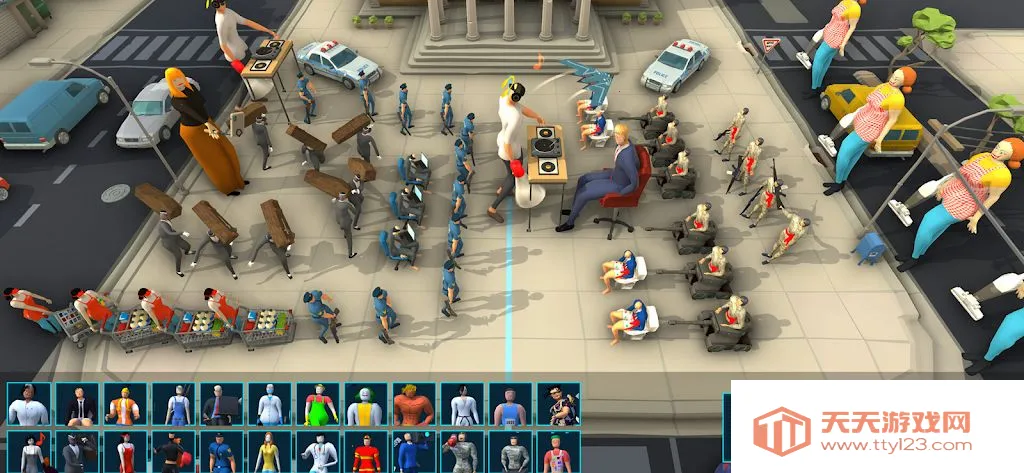Select the singer with orange music note
Viewport: 1024px width, 473px height.
28,453
